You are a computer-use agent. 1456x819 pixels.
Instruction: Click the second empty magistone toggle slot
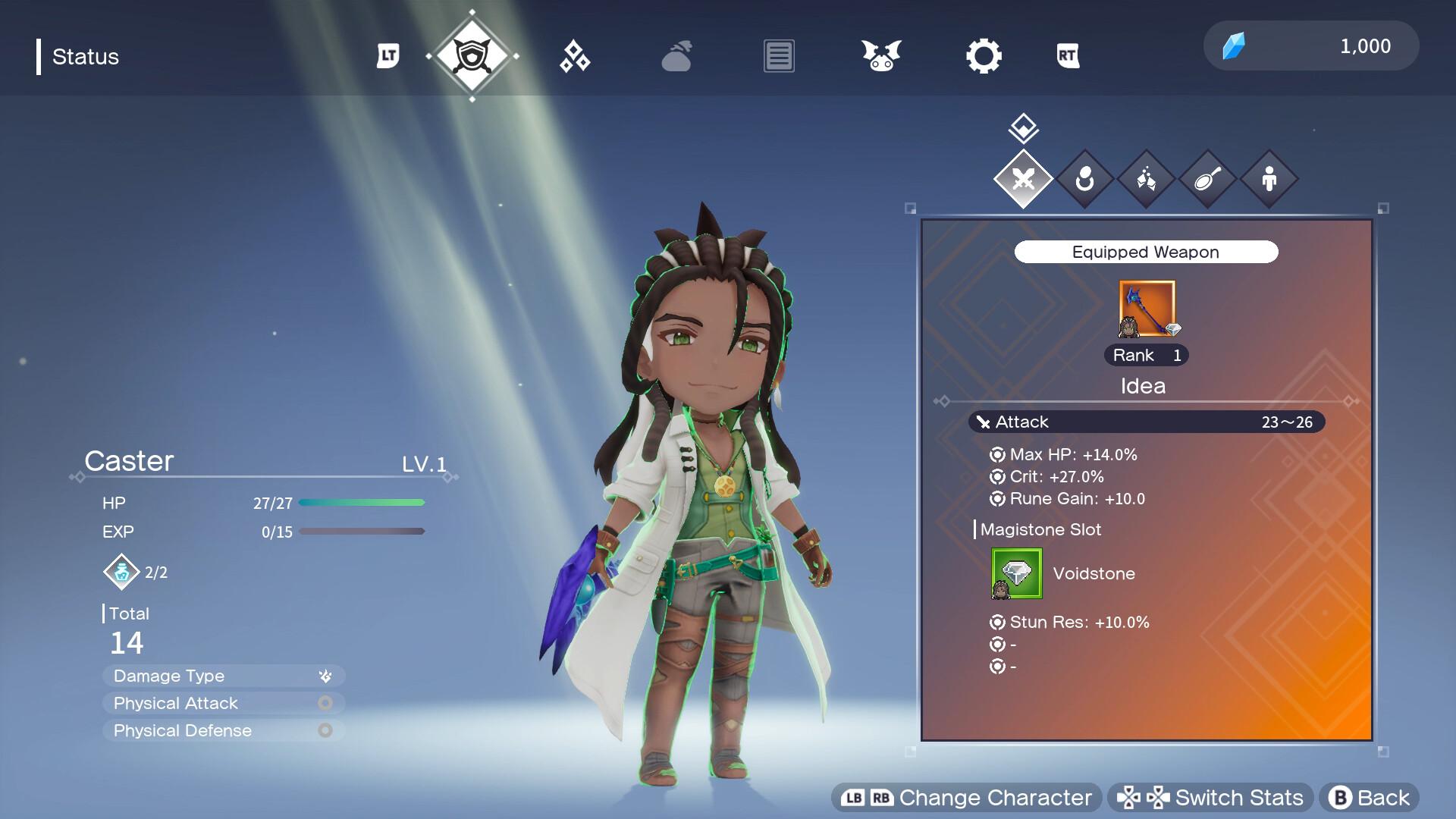[996, 667]
